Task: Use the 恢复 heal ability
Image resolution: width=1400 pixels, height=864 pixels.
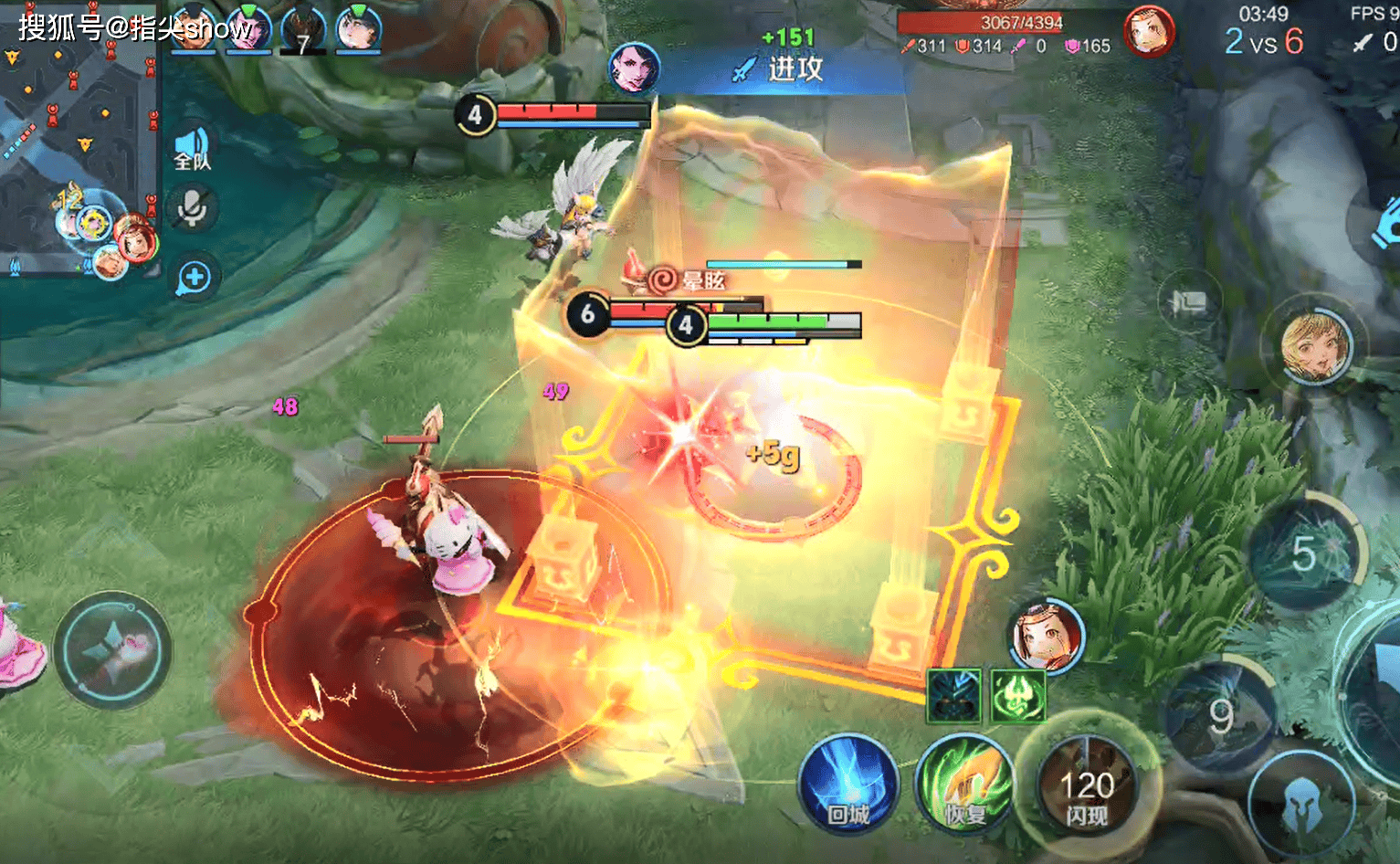Action: [x=965, y=784]
